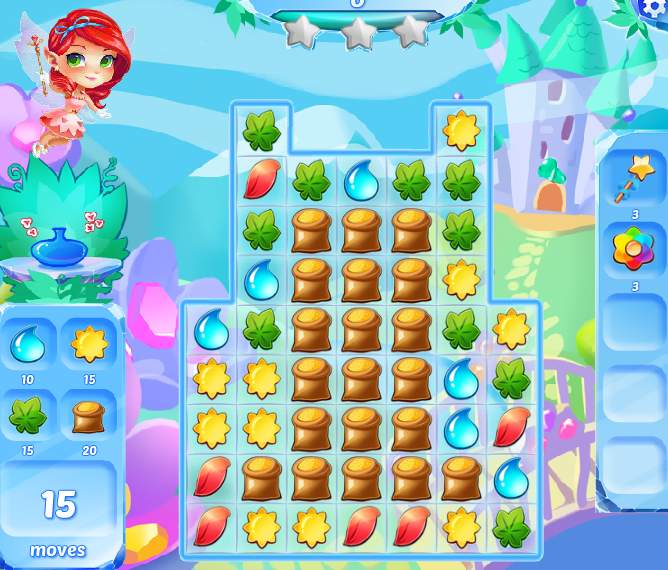668x570 pixels.
Task: Choose the yellow sun tile in the board's top row
Action: point(461,130)
